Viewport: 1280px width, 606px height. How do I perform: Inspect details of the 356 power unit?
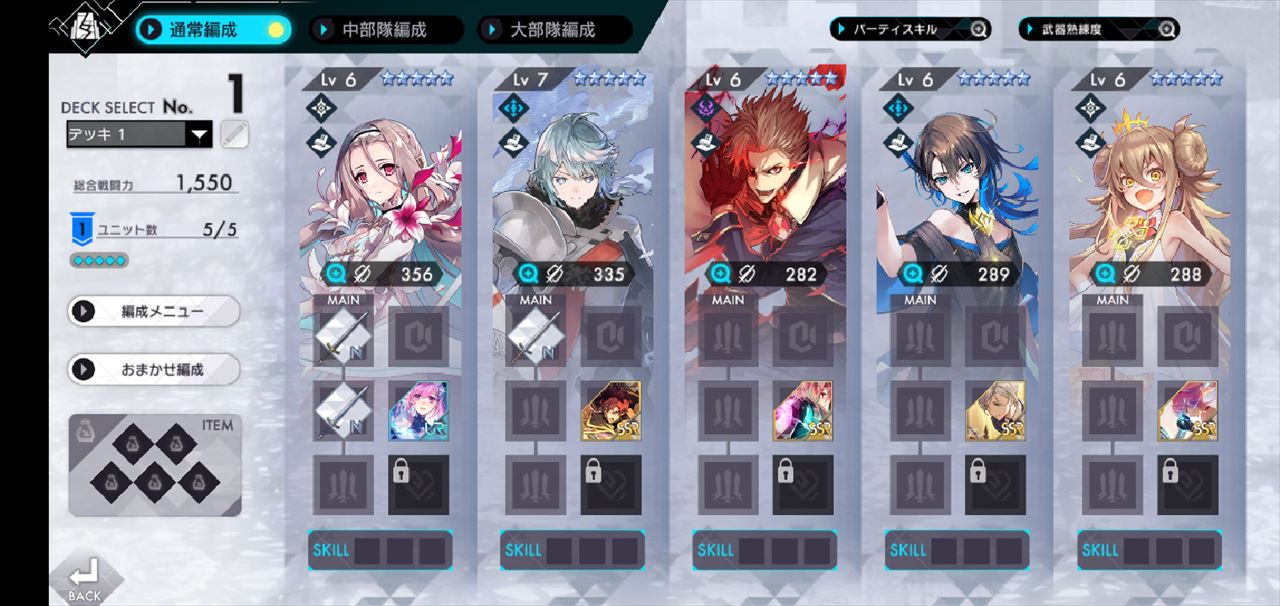point(336,274)
